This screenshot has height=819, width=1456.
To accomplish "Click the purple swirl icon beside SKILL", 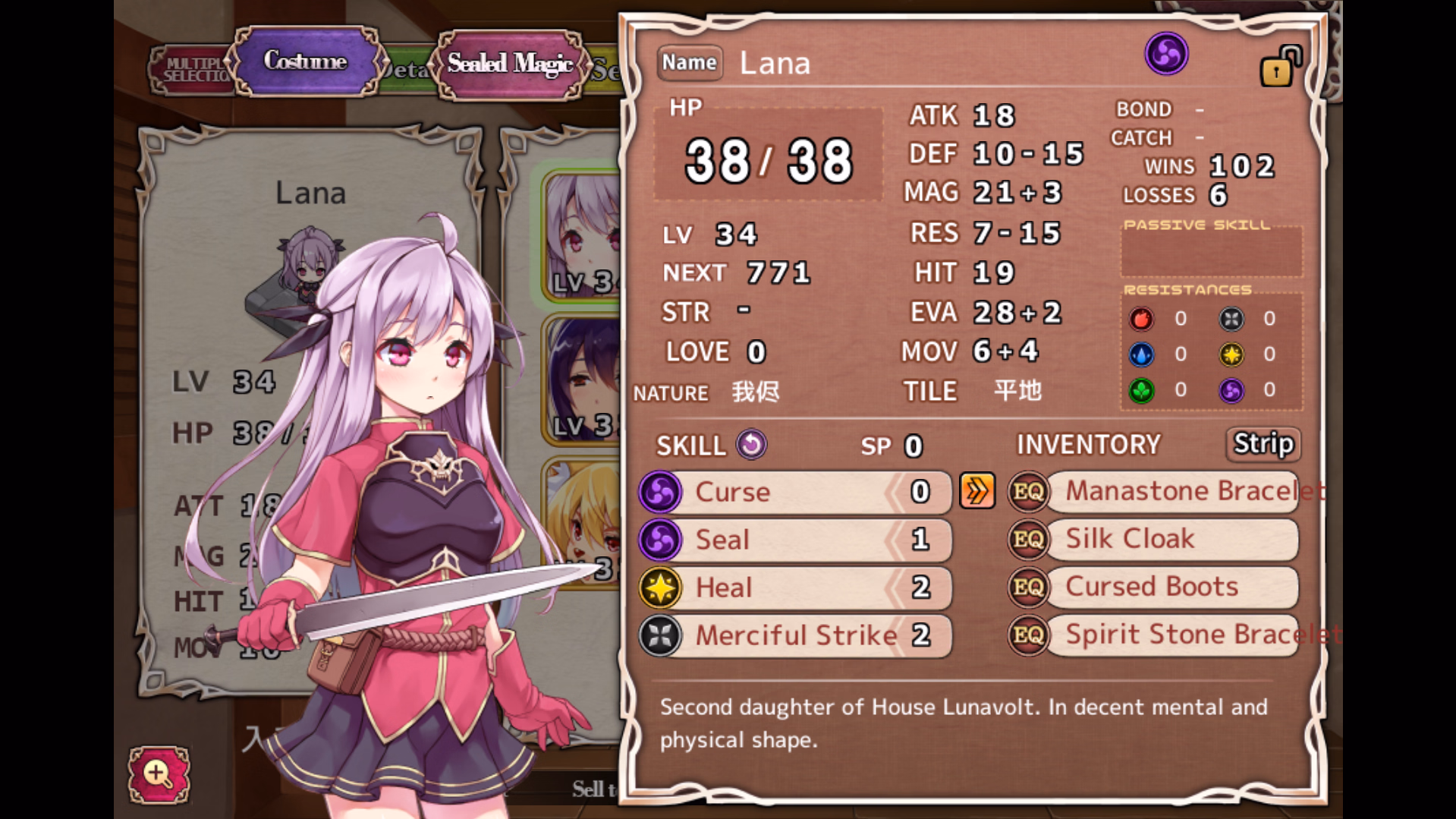I will pos(751,445).
